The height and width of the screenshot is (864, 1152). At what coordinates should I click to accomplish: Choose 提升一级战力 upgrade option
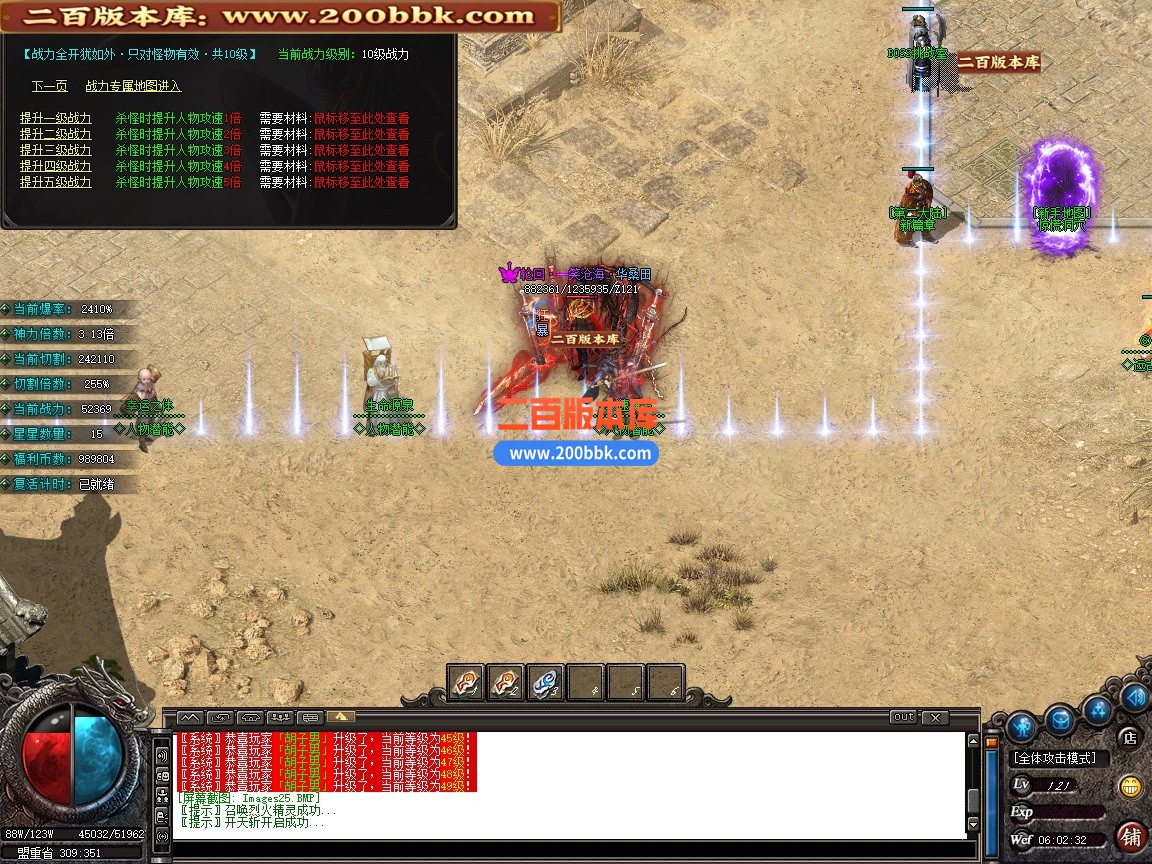coord(55,118)
